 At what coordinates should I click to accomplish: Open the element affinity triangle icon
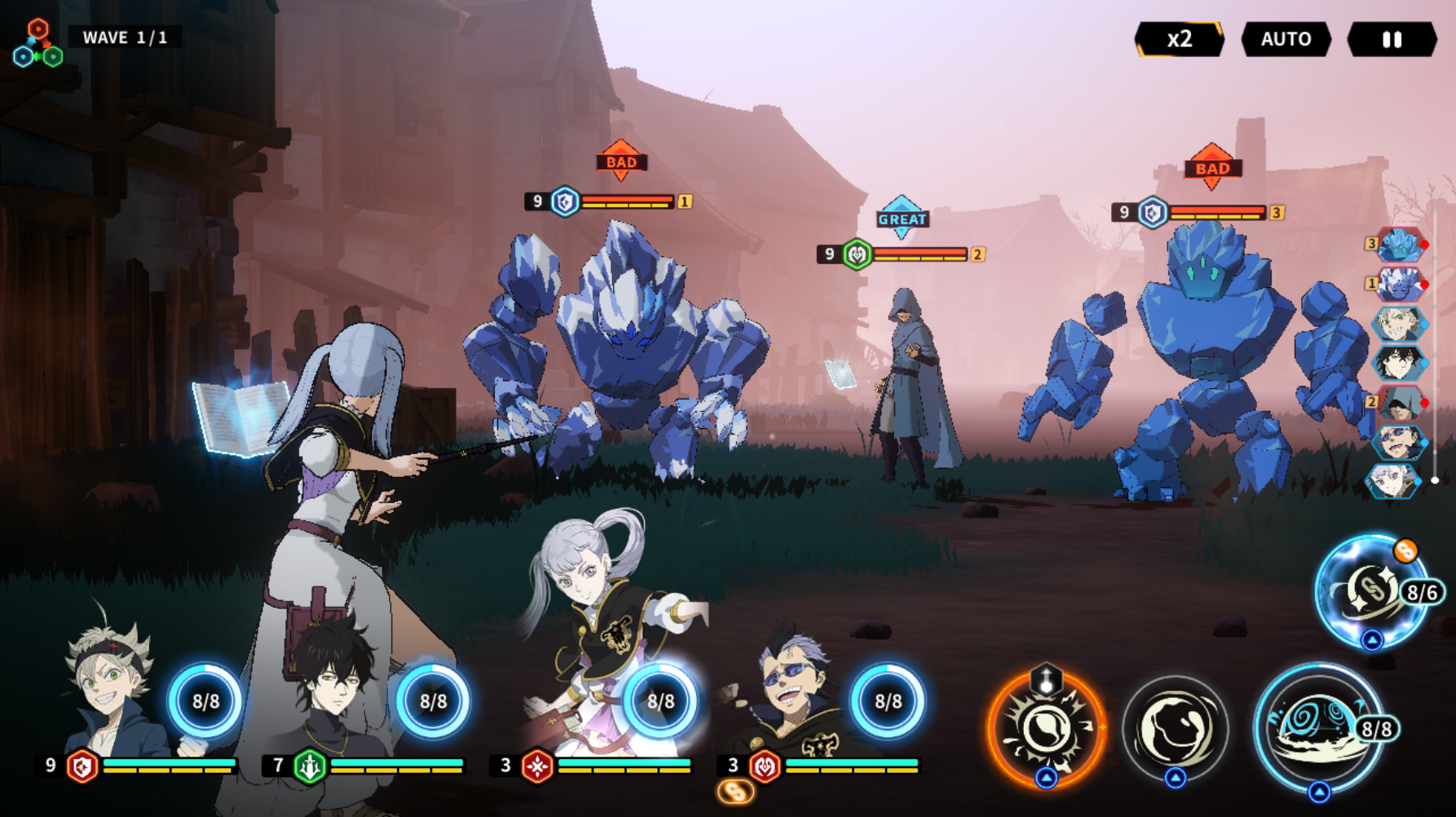click(38, 45)
